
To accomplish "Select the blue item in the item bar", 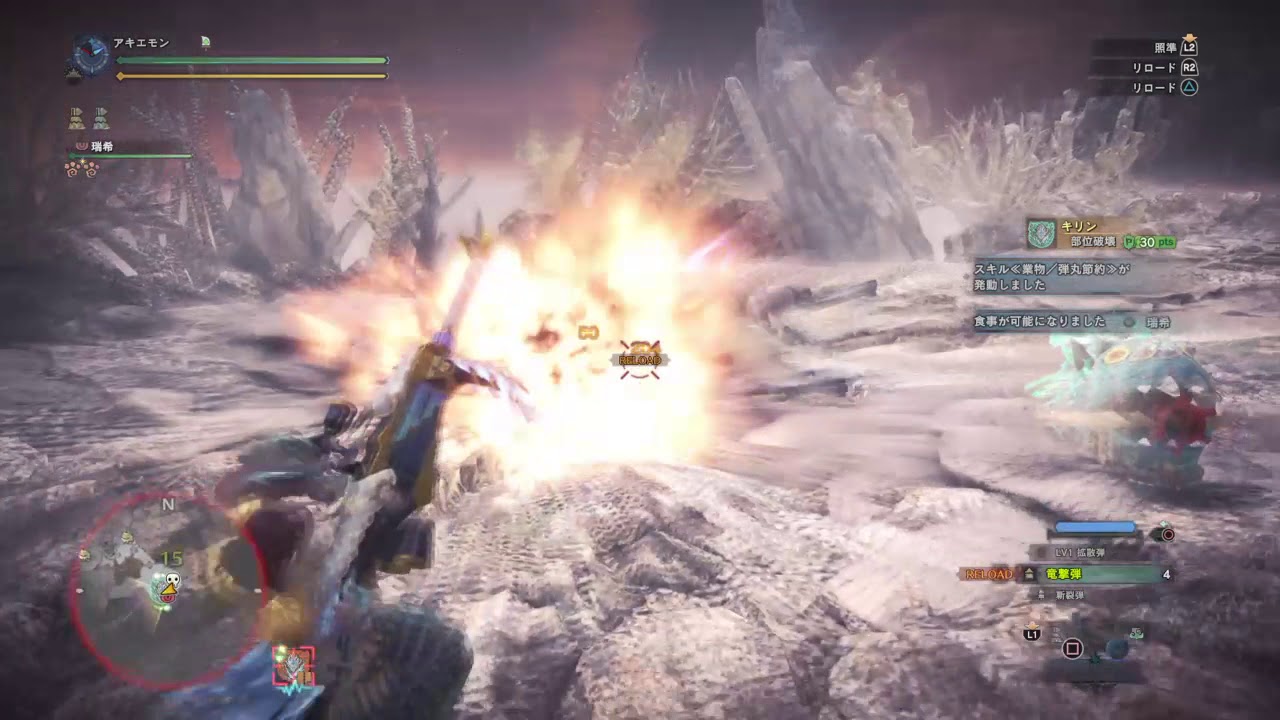I will click(x=1117, y=648).
